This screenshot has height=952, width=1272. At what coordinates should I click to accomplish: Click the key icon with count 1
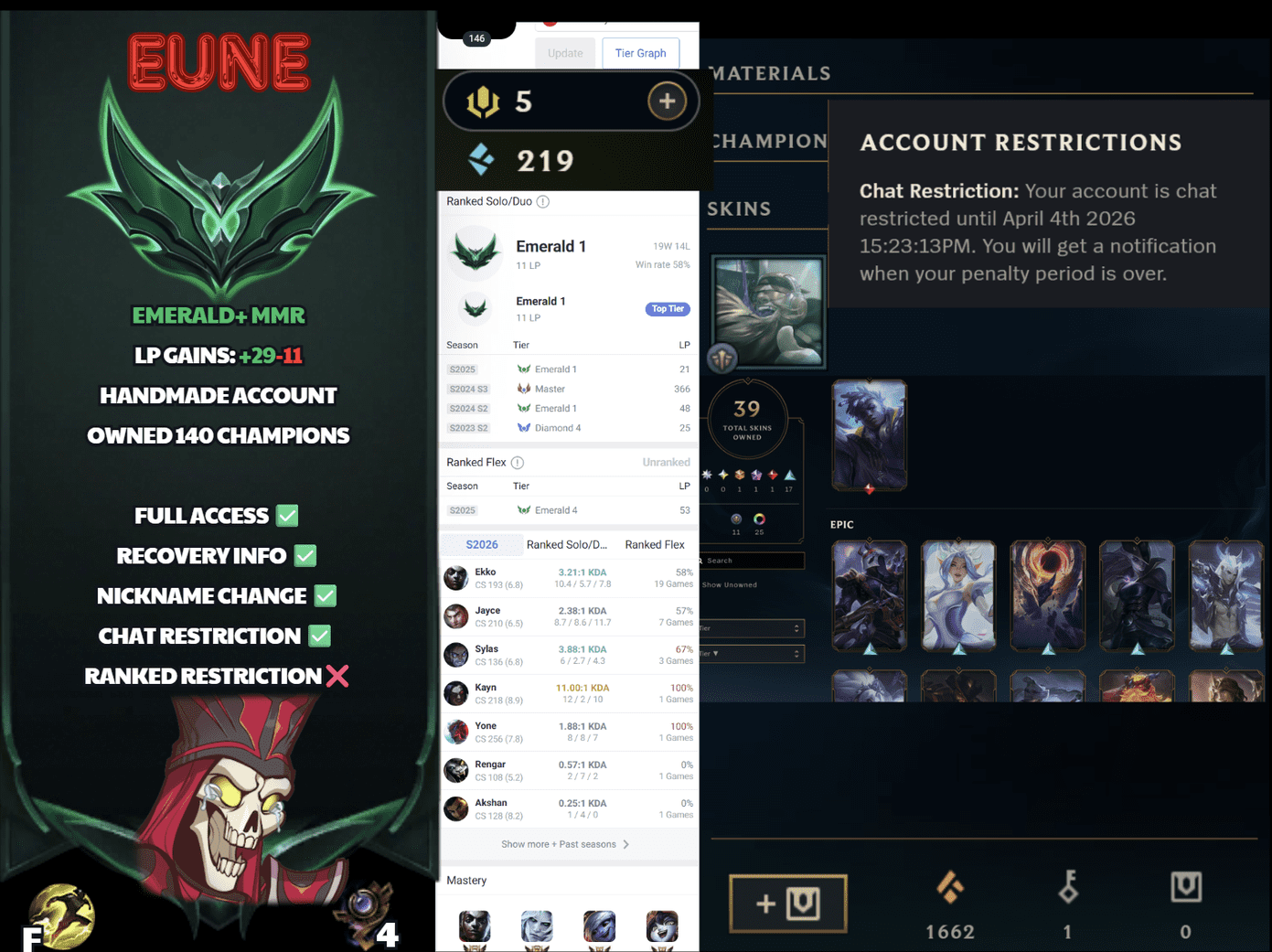point(1067,887)
